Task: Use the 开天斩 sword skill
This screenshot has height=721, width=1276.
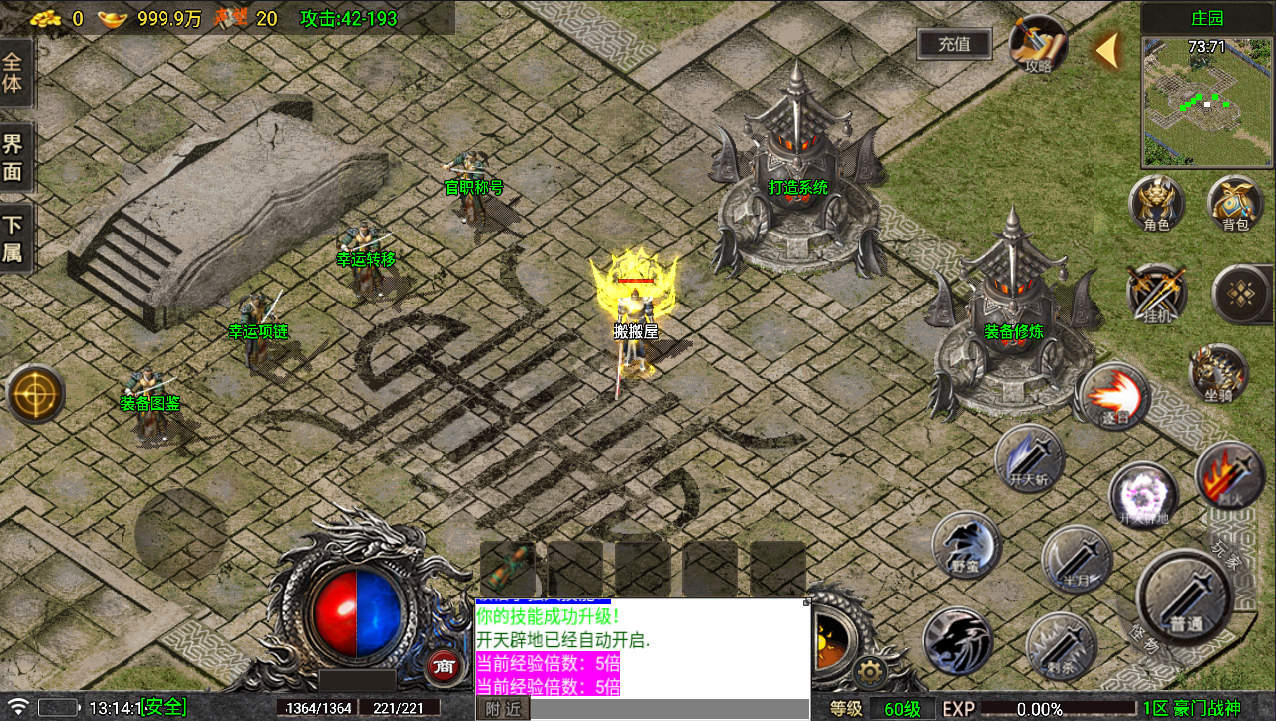Action: tap(1029, 458)
